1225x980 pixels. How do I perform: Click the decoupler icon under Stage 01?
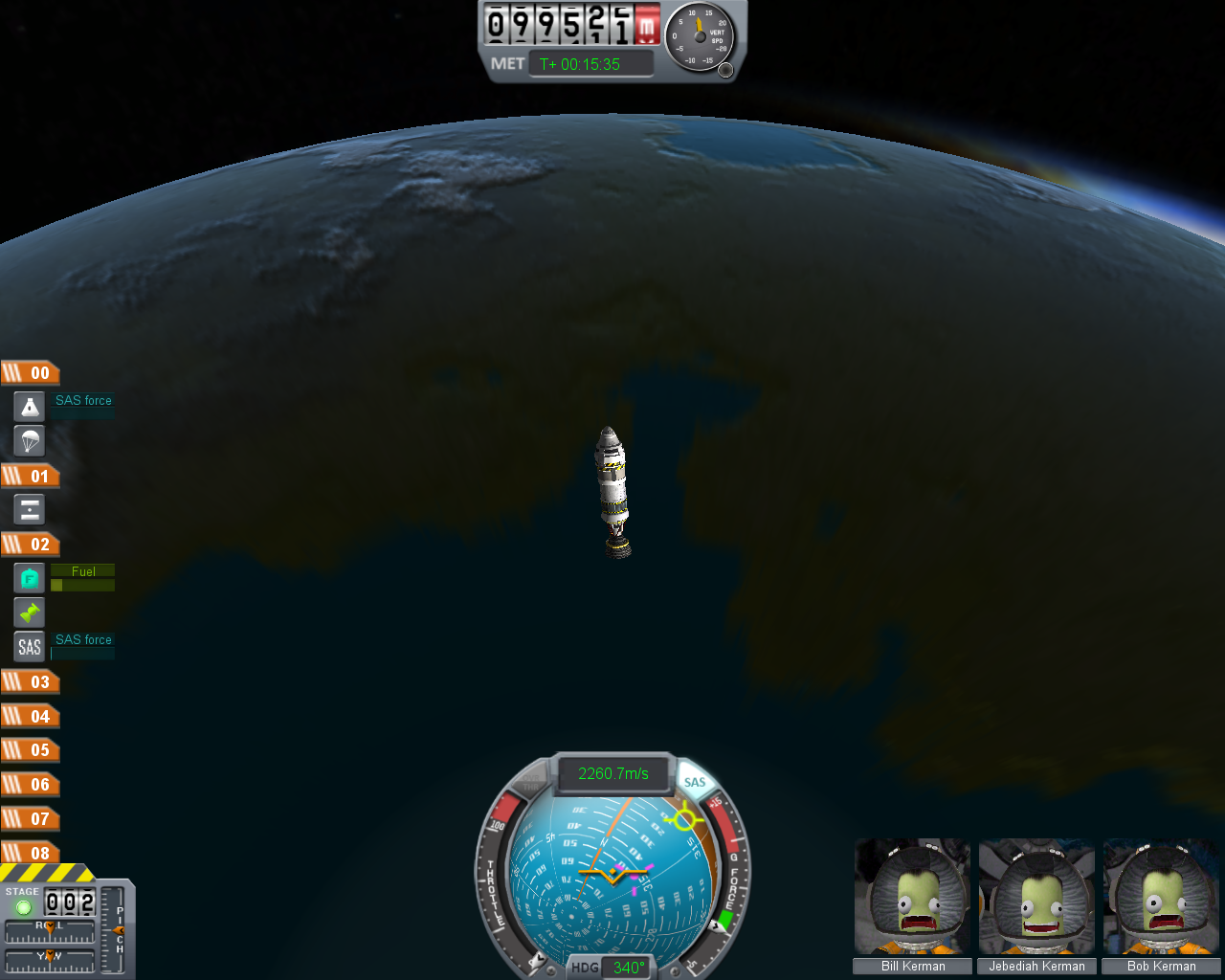(x=30, y=509)
